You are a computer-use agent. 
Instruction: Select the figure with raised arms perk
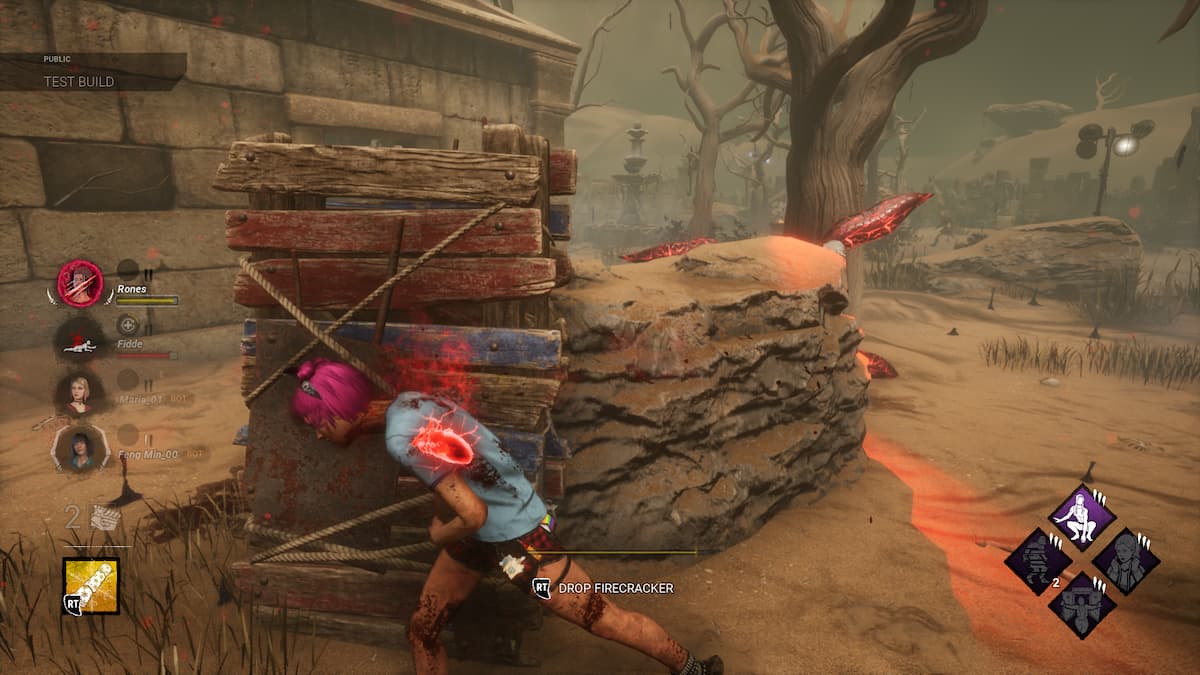tap(1082, 605)
